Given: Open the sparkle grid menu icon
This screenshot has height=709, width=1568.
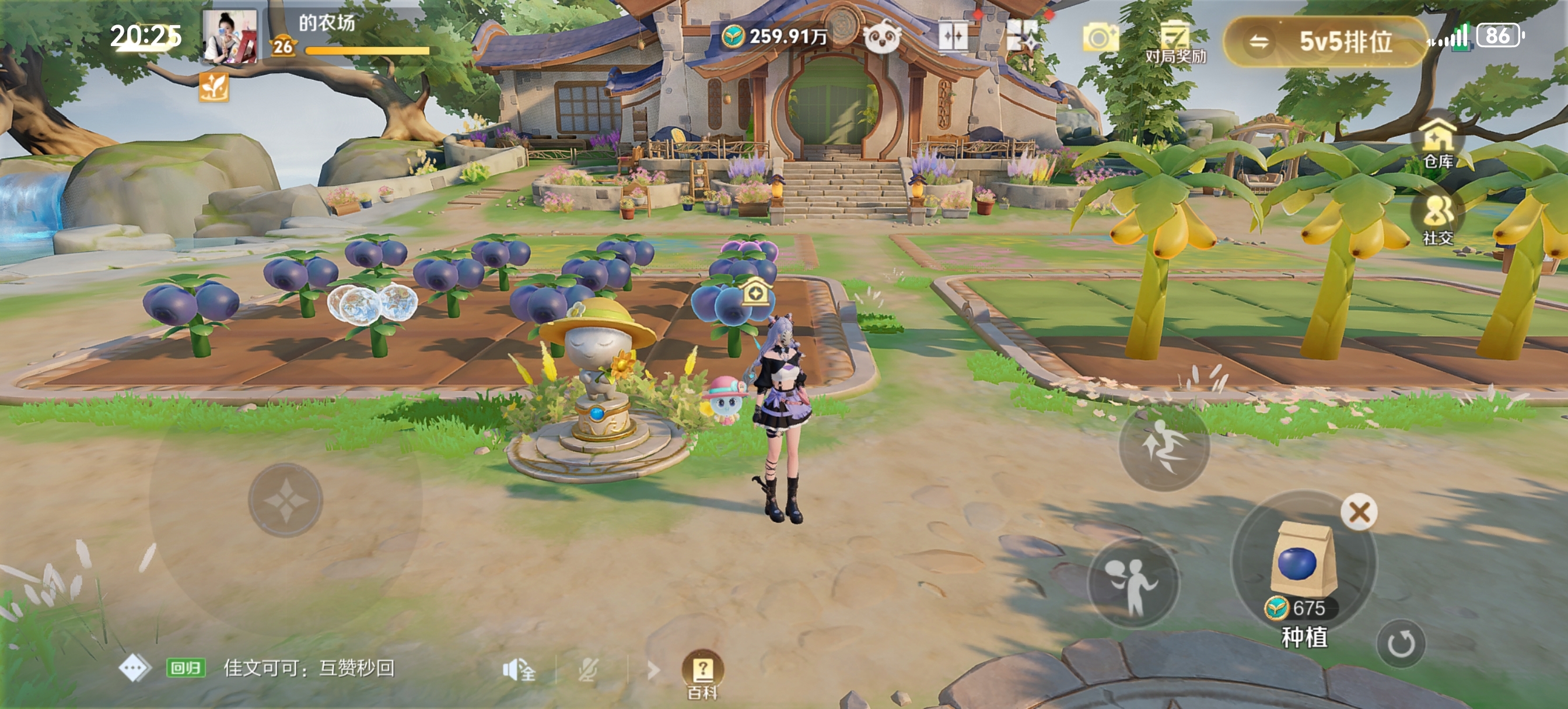Looking at the screenshot, I should [x=1023, y=37].
